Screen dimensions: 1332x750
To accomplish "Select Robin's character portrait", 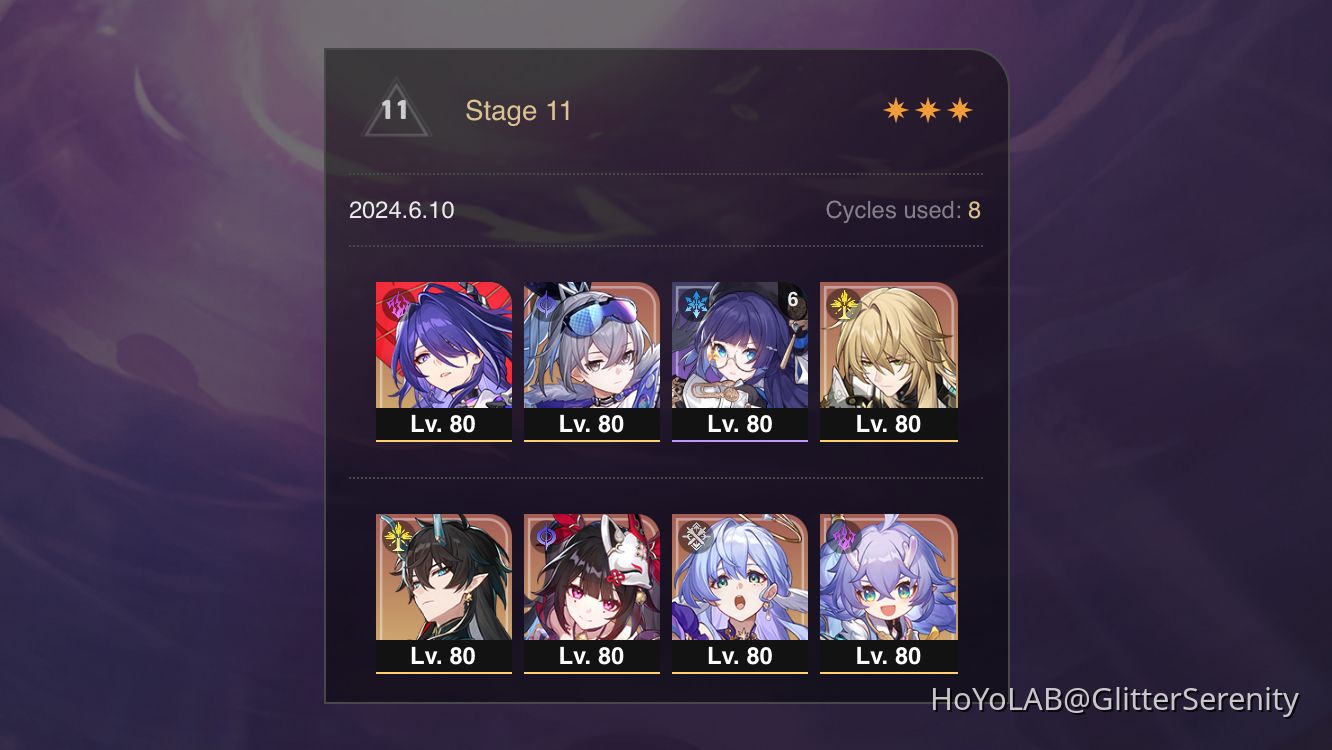I will 740,580.
